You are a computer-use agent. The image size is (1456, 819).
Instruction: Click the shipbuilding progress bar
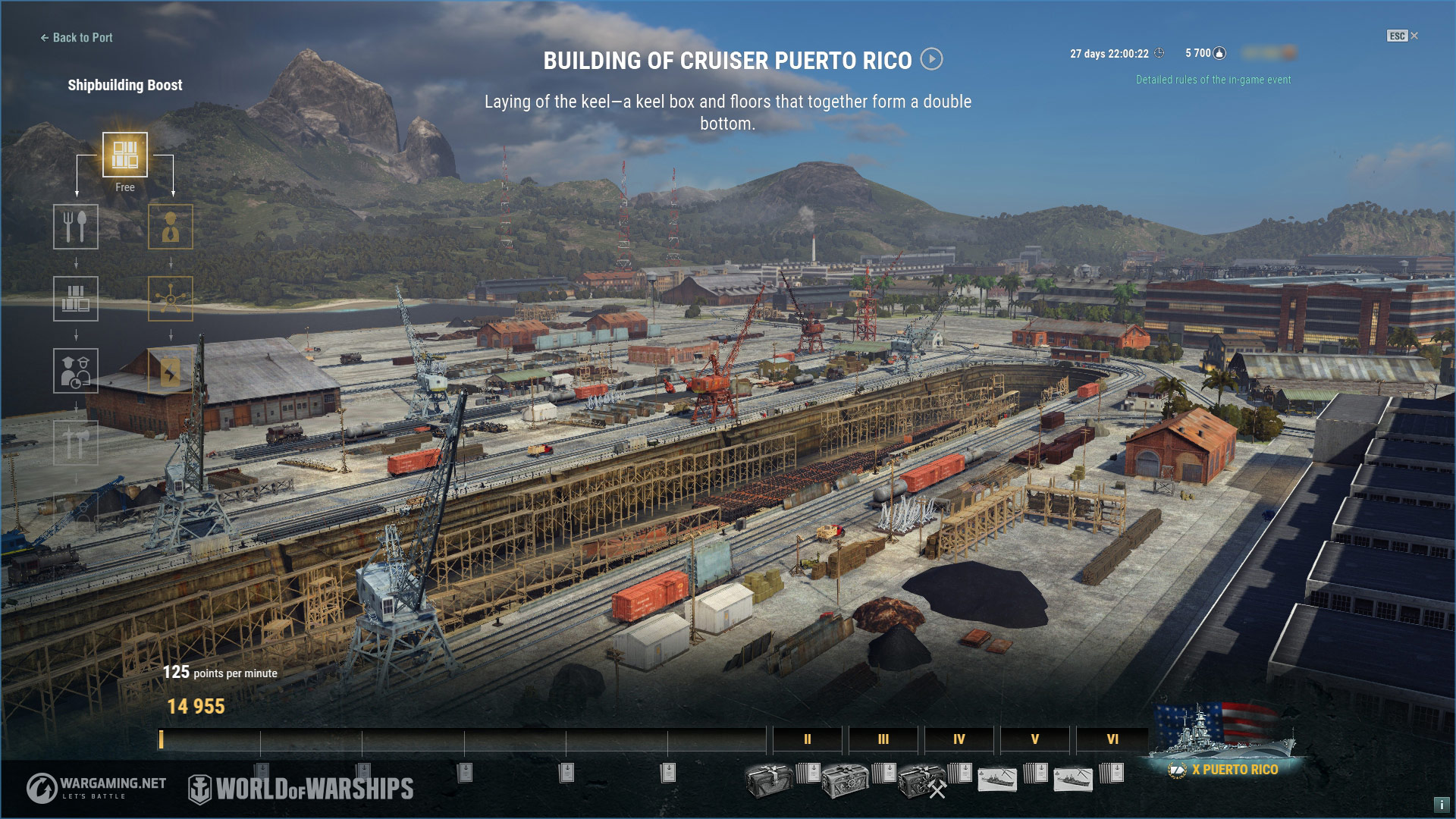[455, 739]
